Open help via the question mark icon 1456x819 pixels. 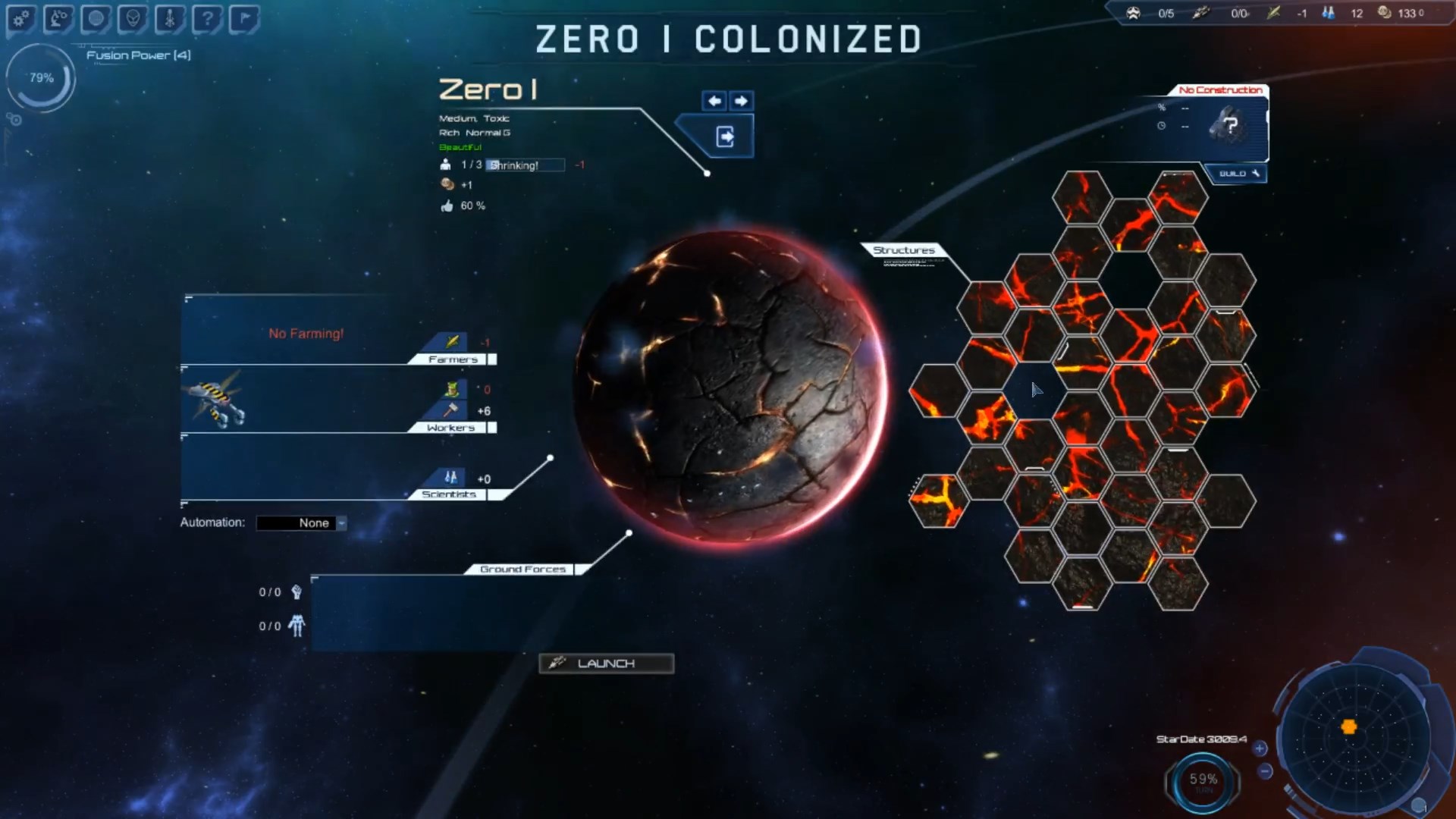pos(207,19)
